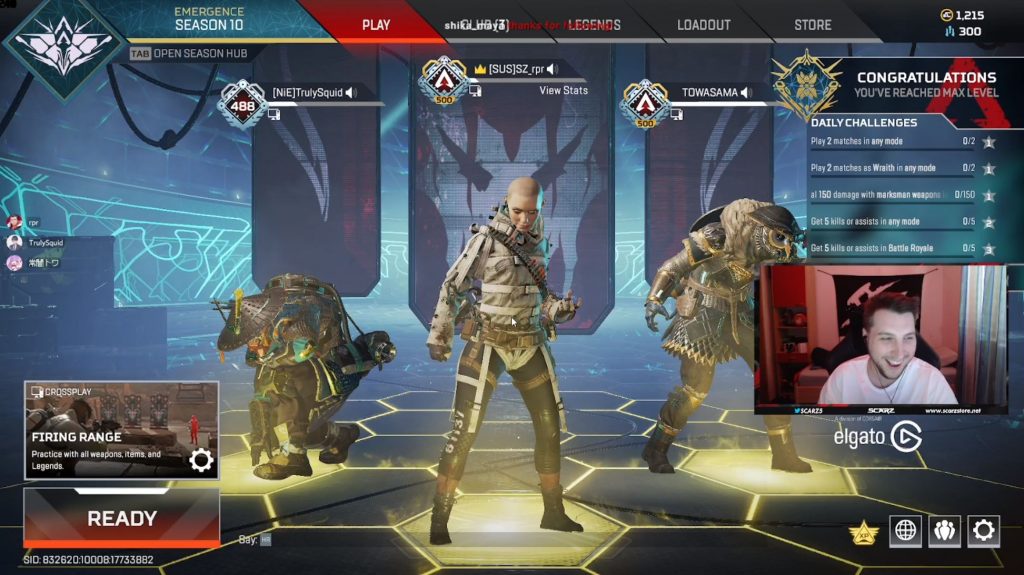Image resolution: width=1024 pixels, height=575 pixels.
Task: View stats for the SZ_rpr player
Action: [x=563, y=90]
